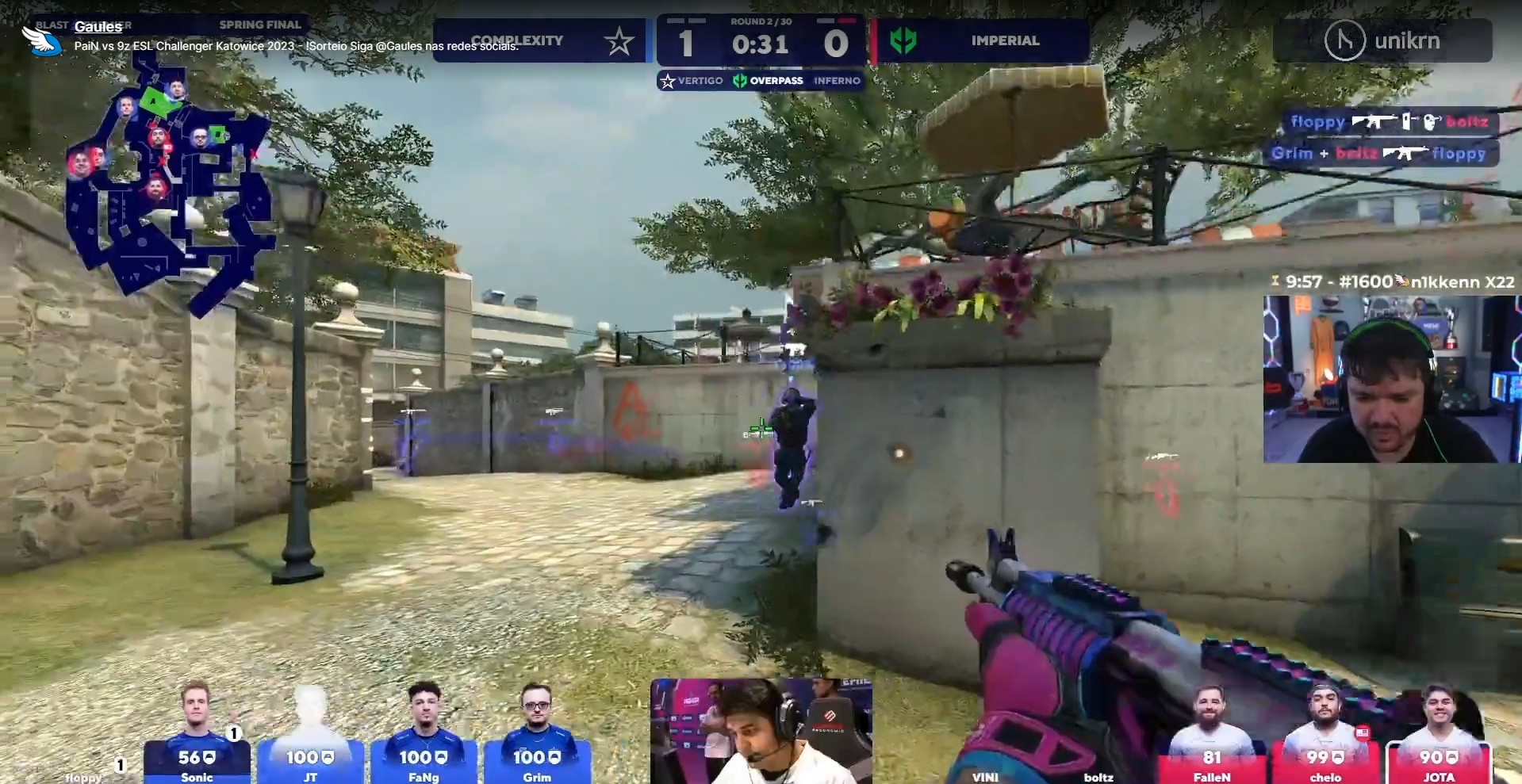Click the 0:31 round timer display
This screenshot has width=1522, height=784.
tap(759, 46)
